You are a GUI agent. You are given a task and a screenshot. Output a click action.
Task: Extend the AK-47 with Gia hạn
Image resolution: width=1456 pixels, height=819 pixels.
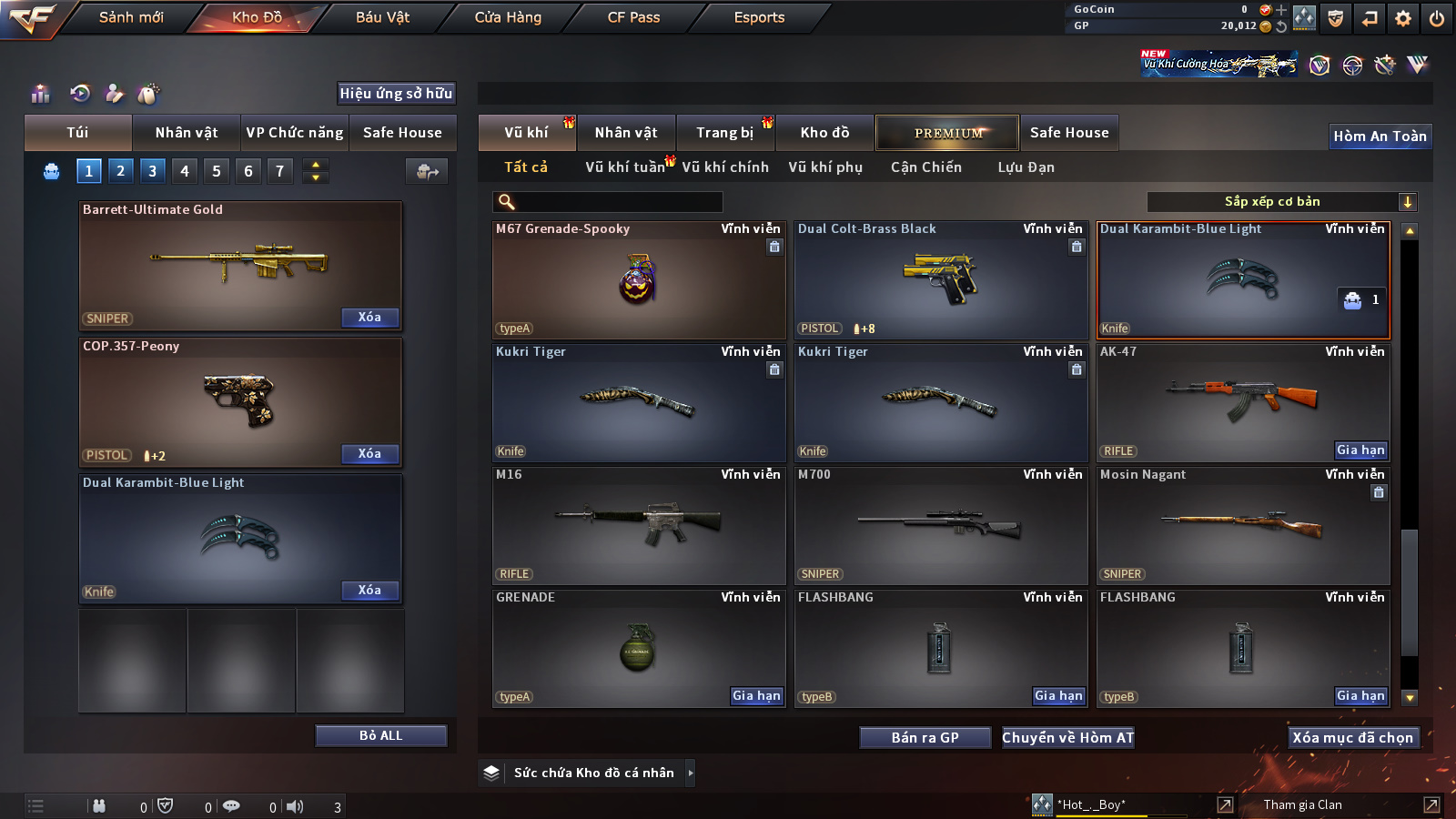(x=1360, y=450)
